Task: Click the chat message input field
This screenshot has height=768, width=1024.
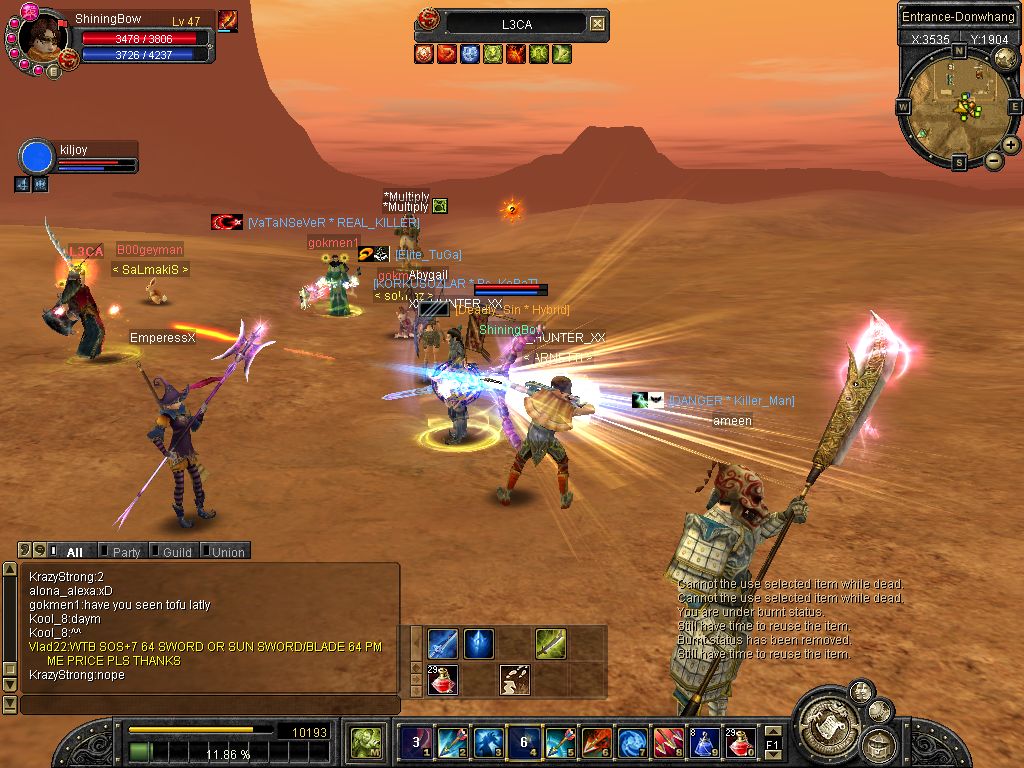Action: 210,705
